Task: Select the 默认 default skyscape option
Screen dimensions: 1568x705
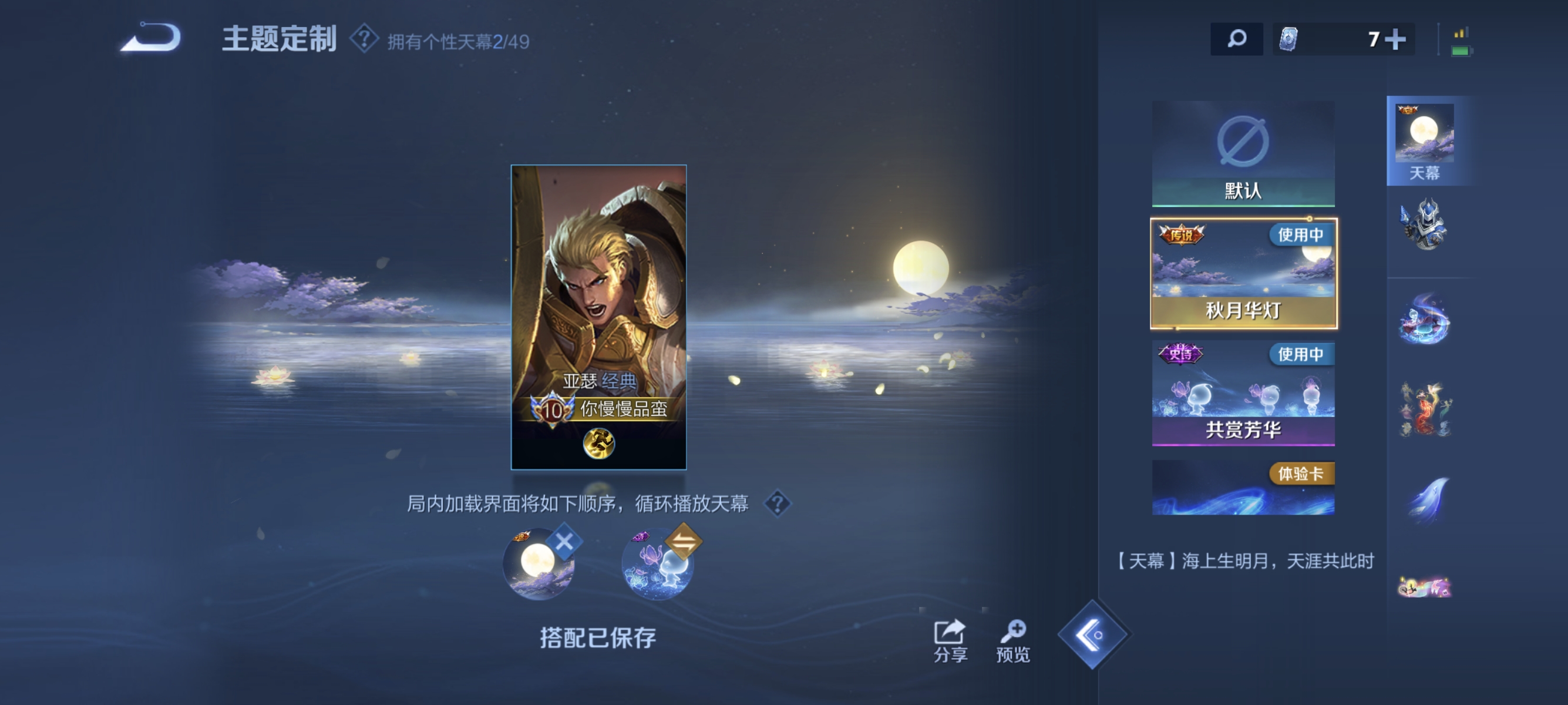Action: (1244, 153)
